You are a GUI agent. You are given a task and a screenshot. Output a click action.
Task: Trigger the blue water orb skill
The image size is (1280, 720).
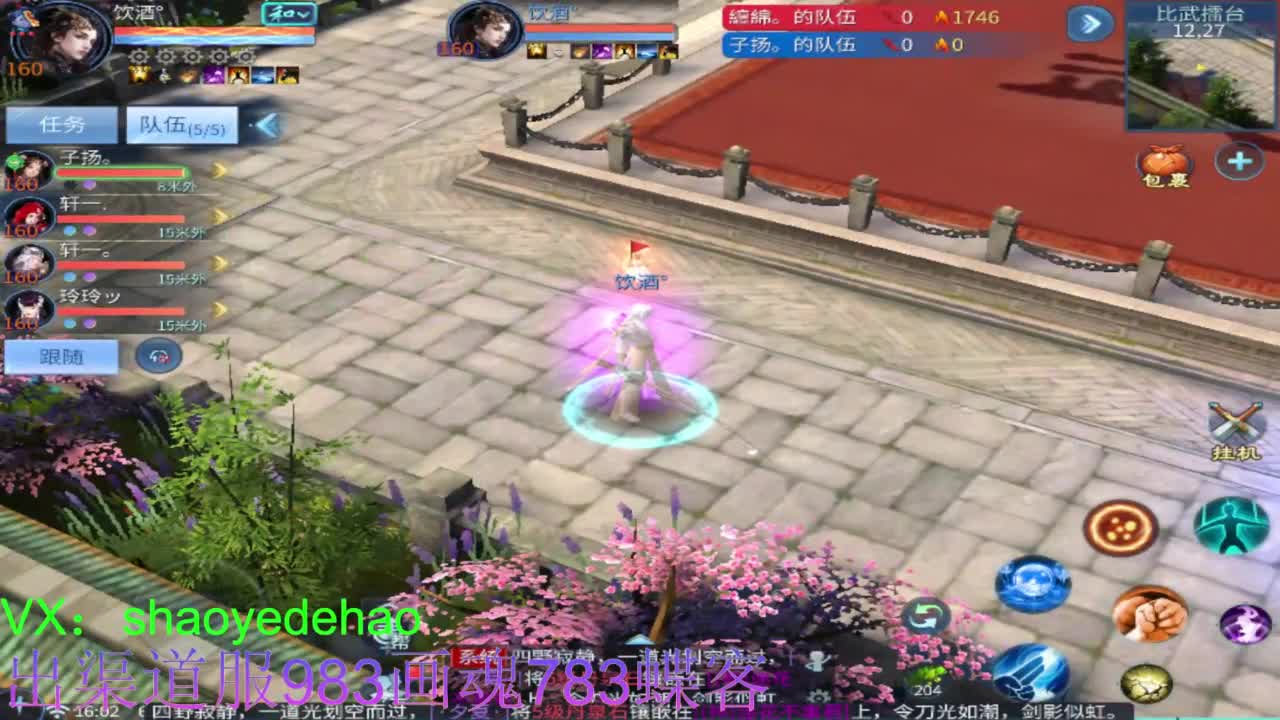coord(1032,585)
